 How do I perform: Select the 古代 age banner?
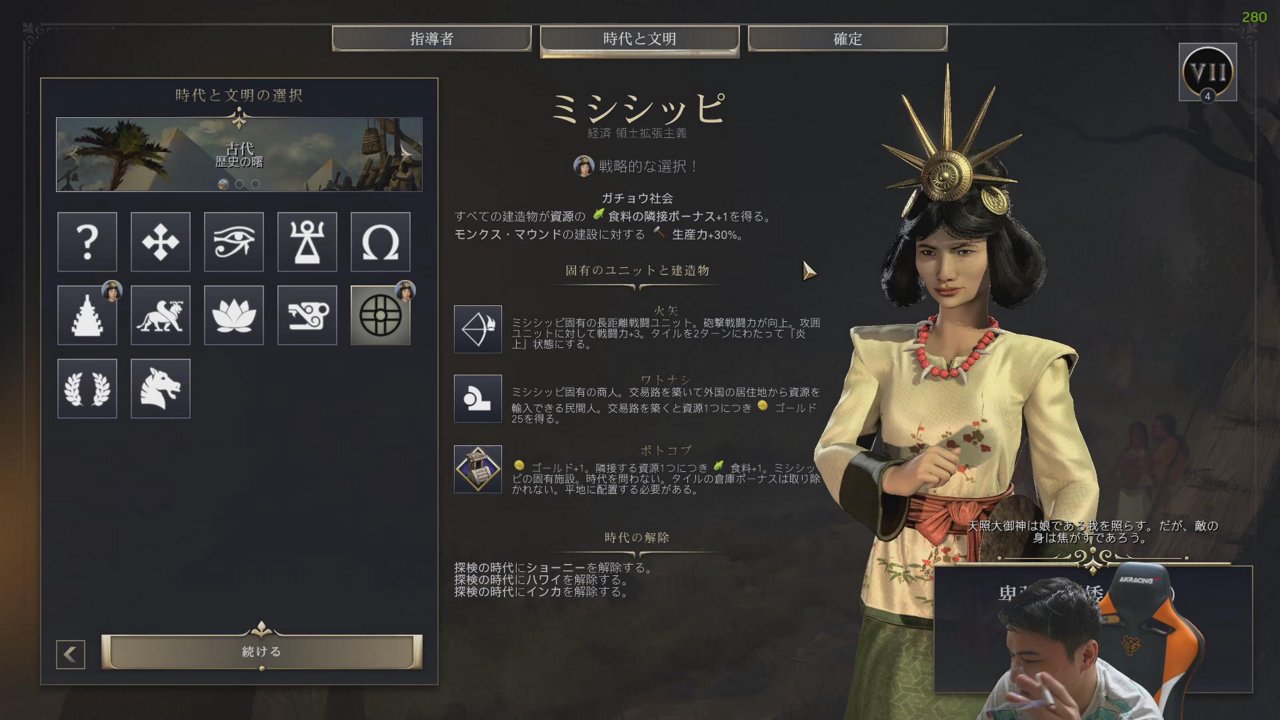coord(239,154)
